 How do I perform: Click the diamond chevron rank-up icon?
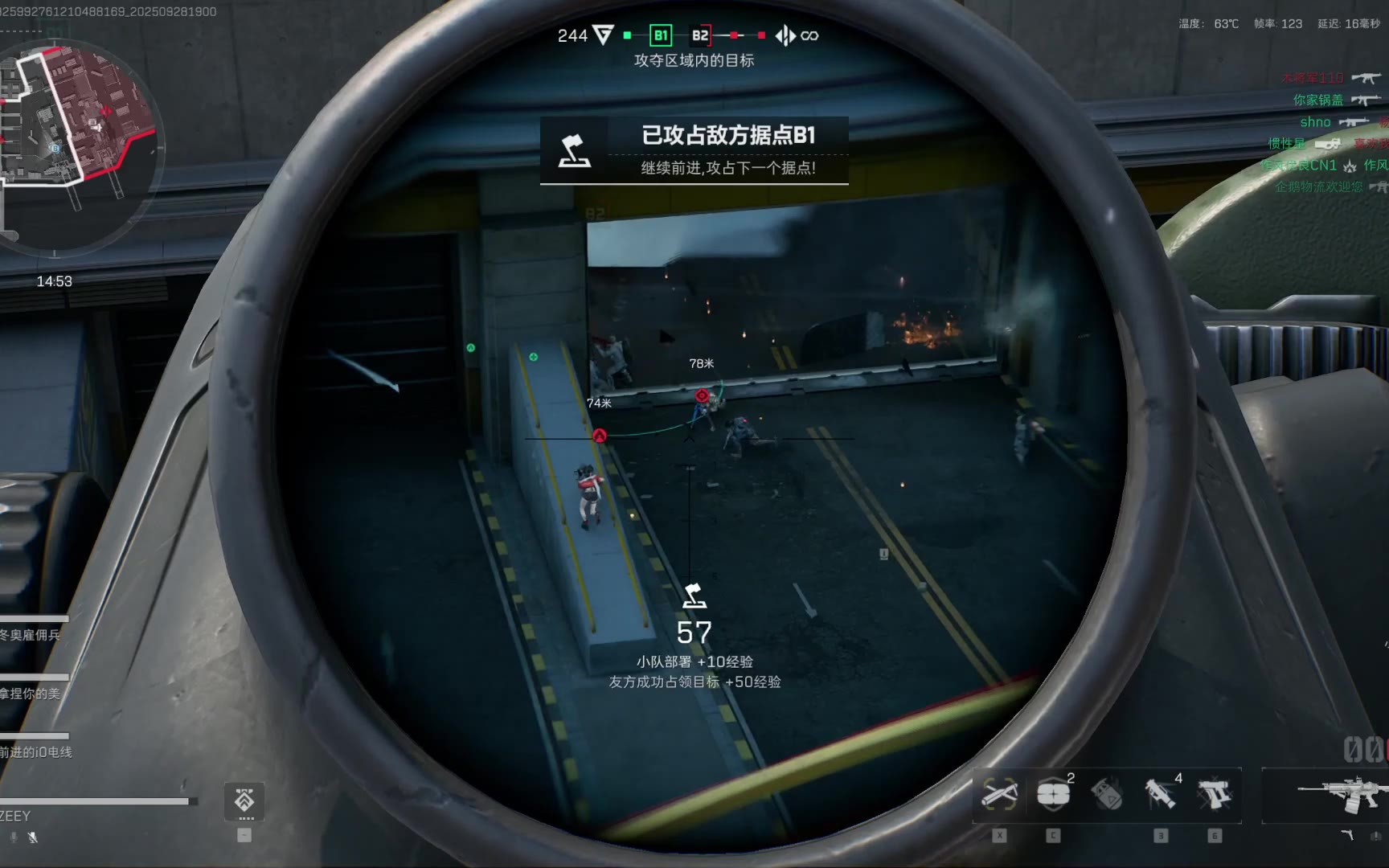click(244, 801)
